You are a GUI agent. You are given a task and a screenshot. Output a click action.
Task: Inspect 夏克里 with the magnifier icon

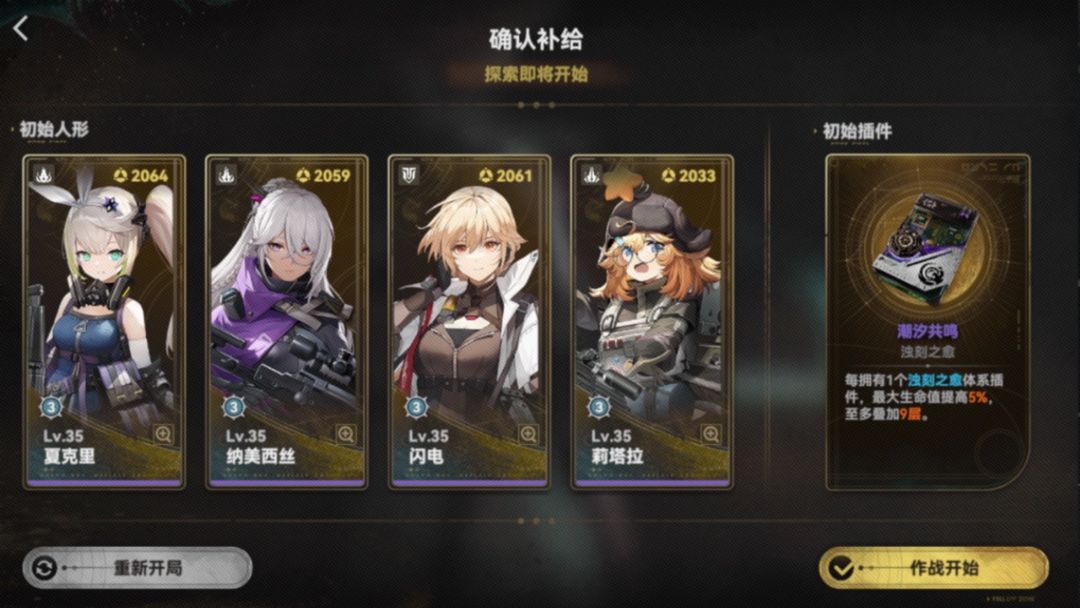pyautogui.click(x=163, y=434)
